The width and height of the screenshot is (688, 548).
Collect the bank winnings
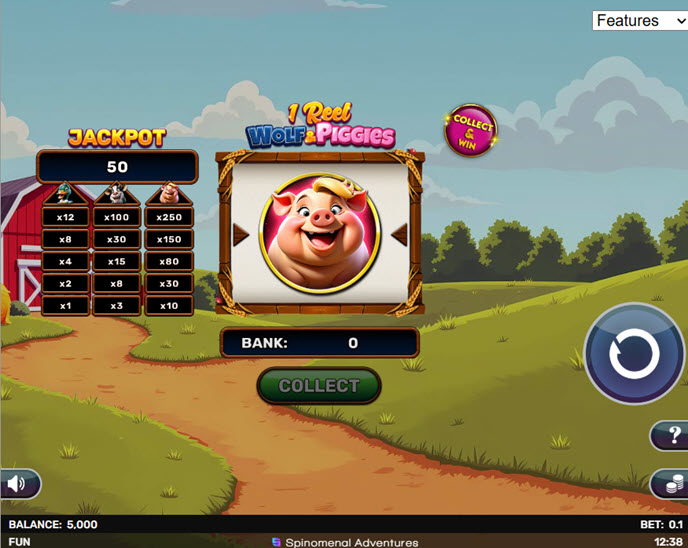(x=319, y=386)
